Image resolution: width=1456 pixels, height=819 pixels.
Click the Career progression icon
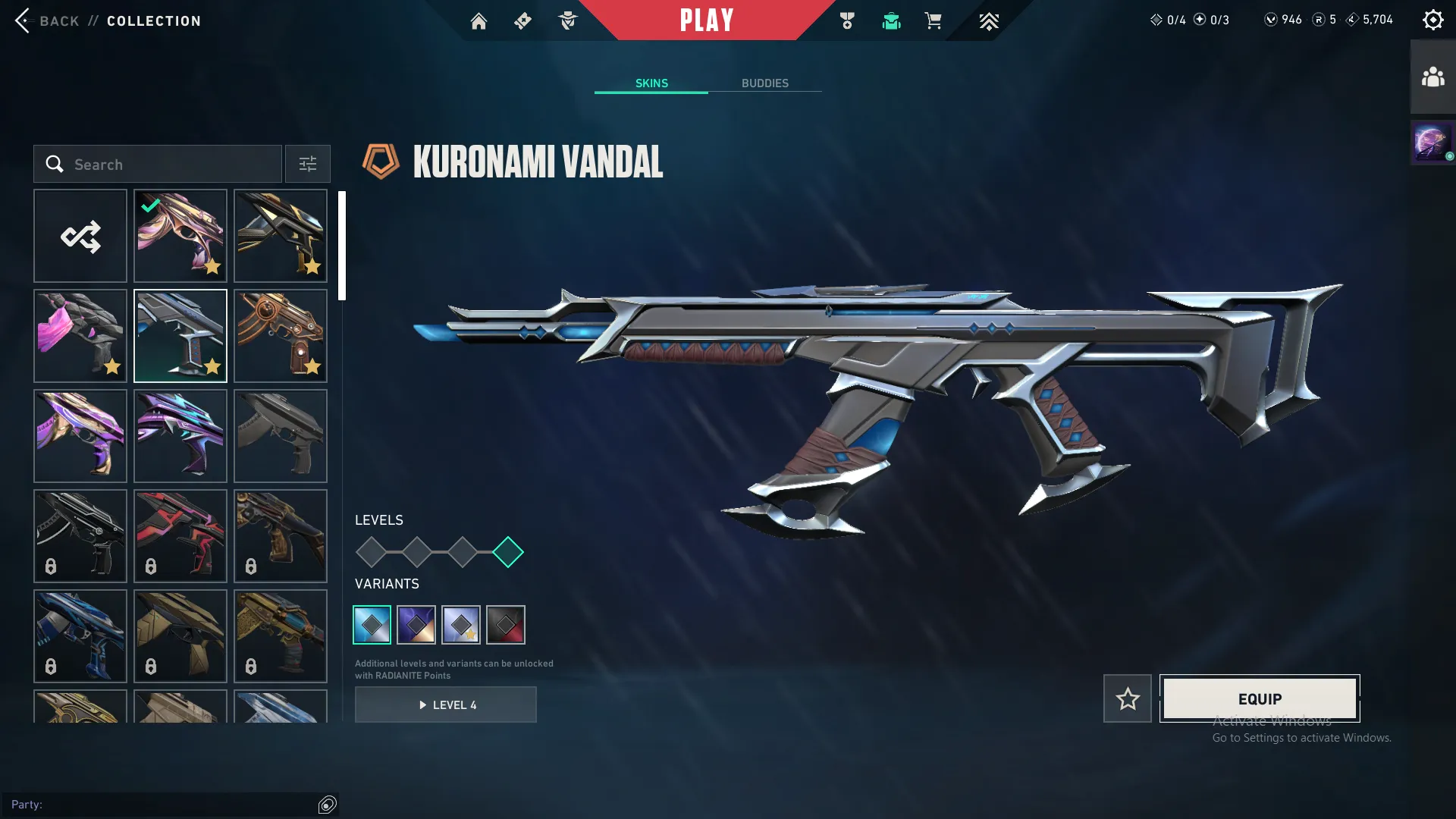(847, 20)
